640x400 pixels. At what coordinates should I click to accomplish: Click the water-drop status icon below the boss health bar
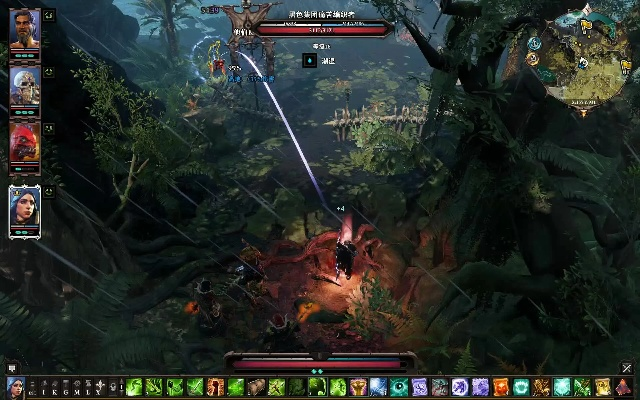point(310,60)
